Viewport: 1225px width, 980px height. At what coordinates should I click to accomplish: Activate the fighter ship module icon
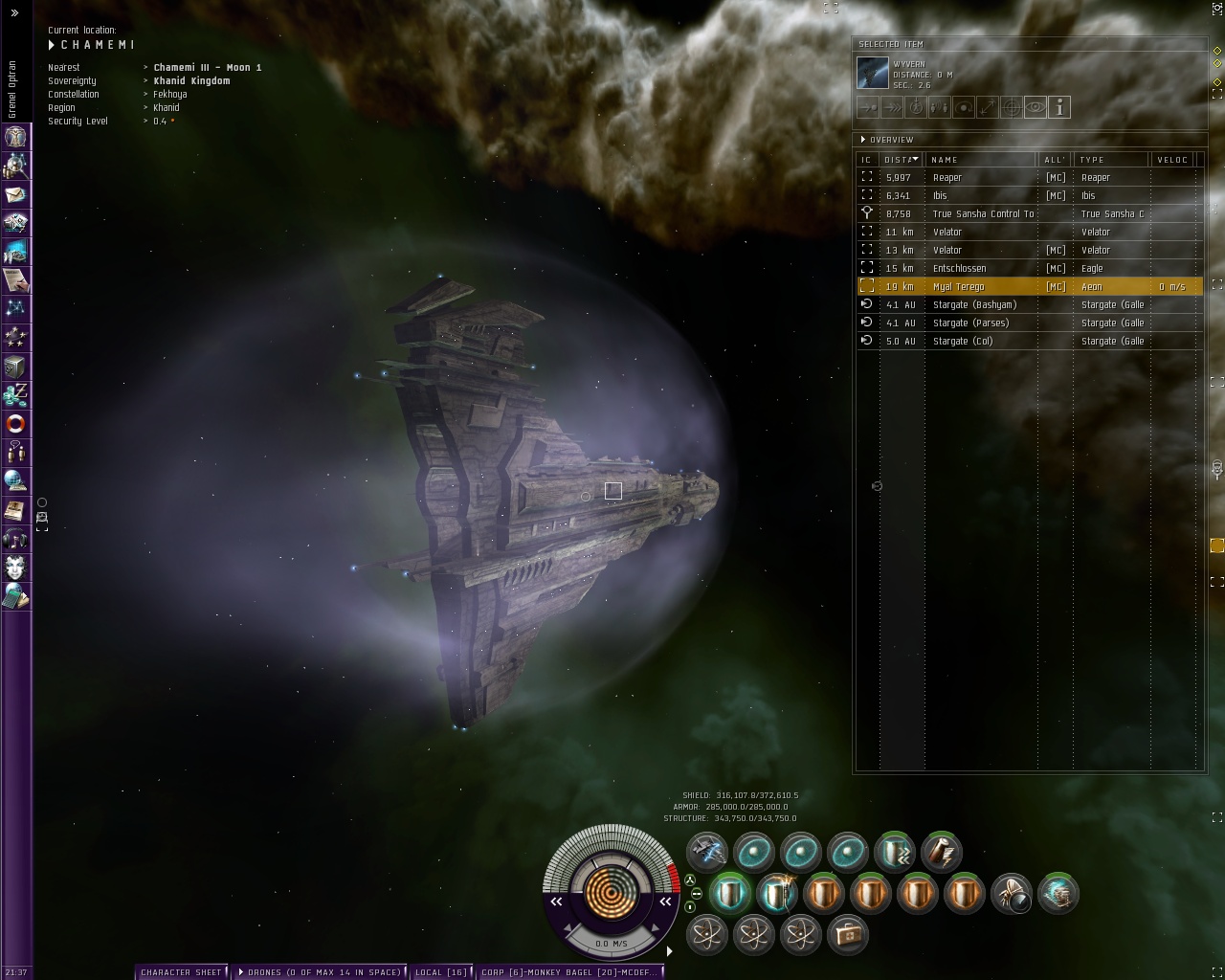tap(707, 851)
